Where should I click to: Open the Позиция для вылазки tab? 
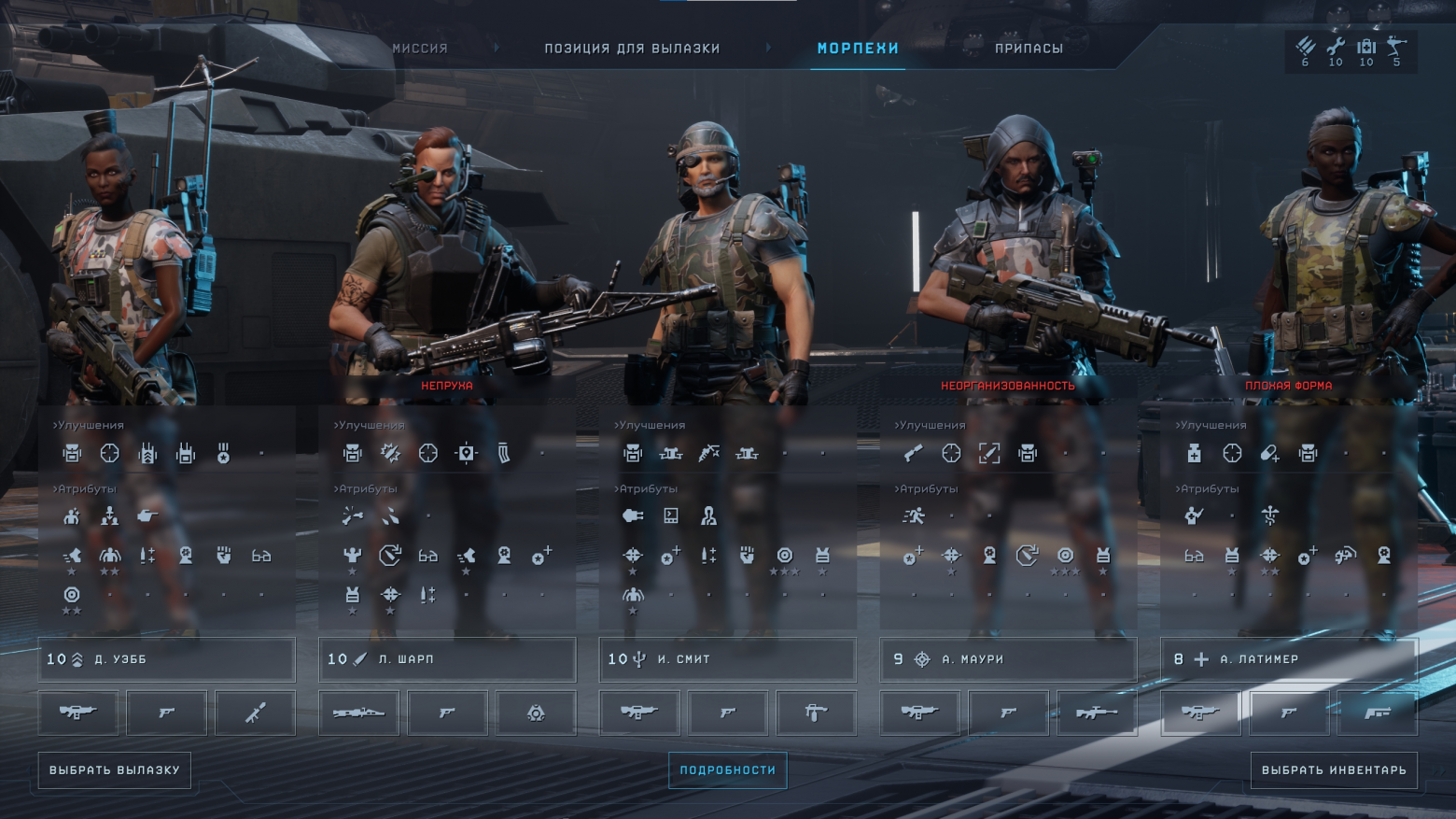coord(632,49)
